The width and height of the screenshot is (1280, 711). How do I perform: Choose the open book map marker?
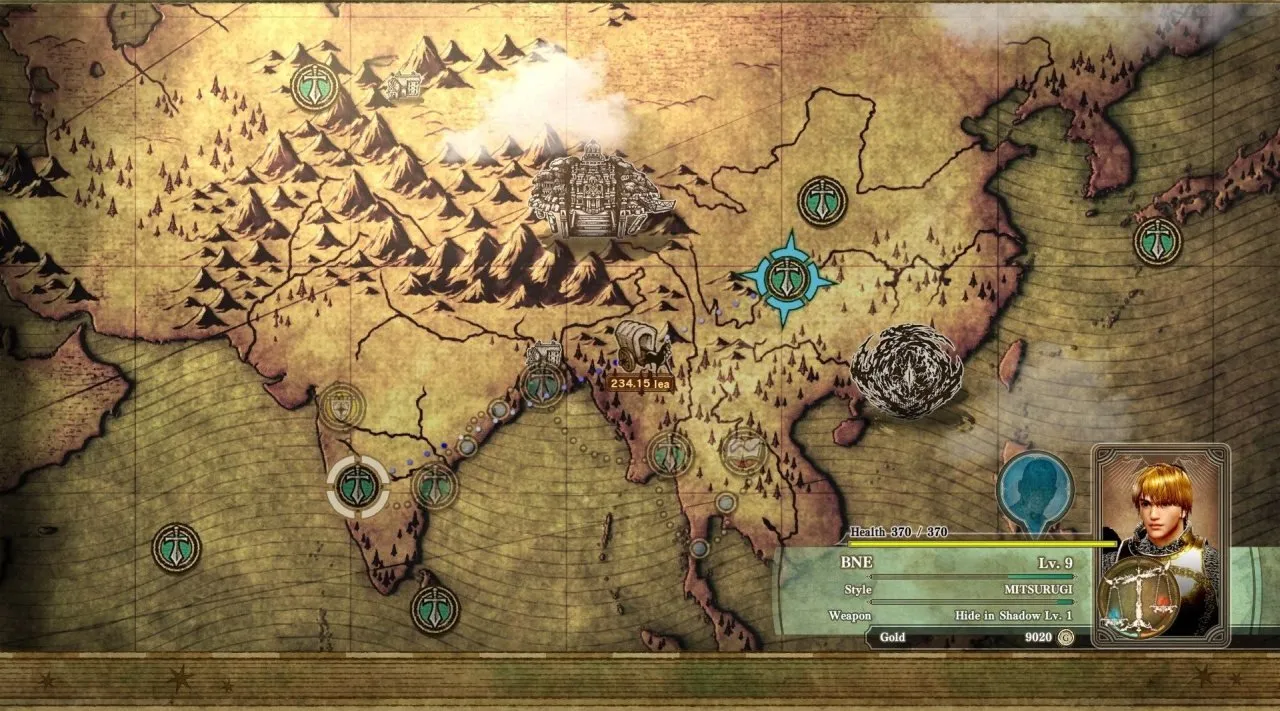tap(744, 452)
